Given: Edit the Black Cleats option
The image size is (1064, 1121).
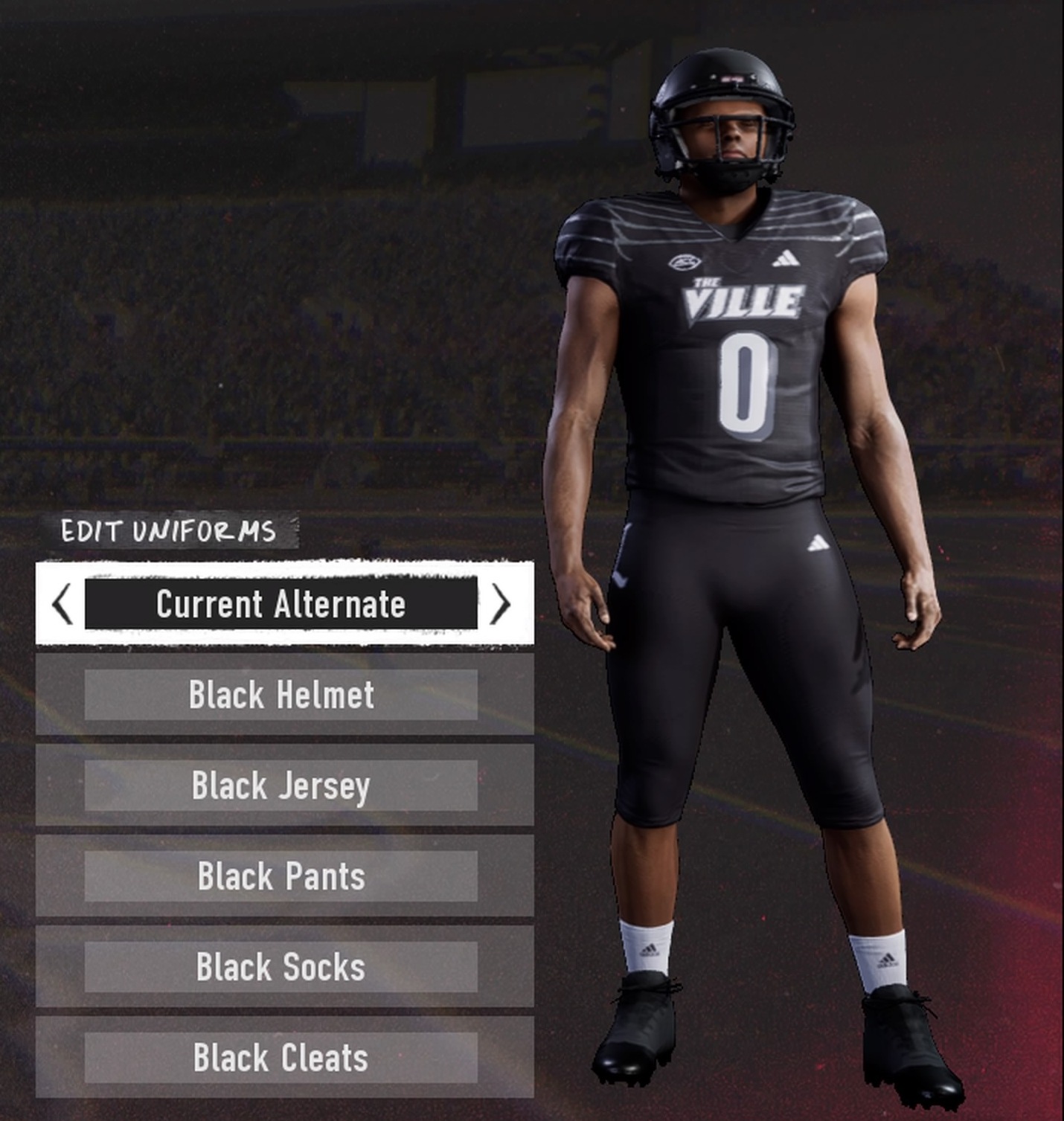Looking at the screenshot, I should pos(281,1058).
